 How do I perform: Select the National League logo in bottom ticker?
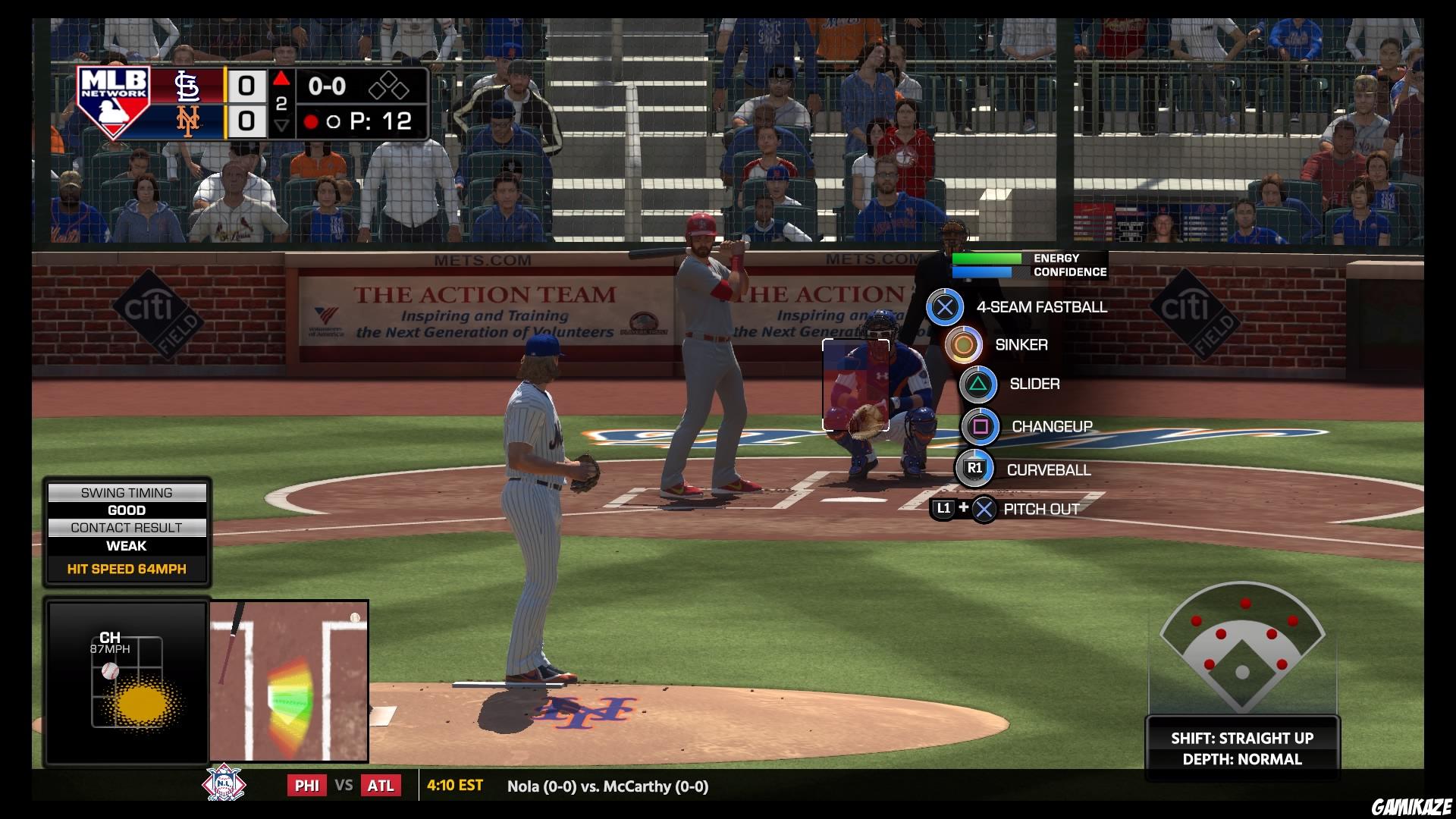pyautogui.click(x=225, y=786)
